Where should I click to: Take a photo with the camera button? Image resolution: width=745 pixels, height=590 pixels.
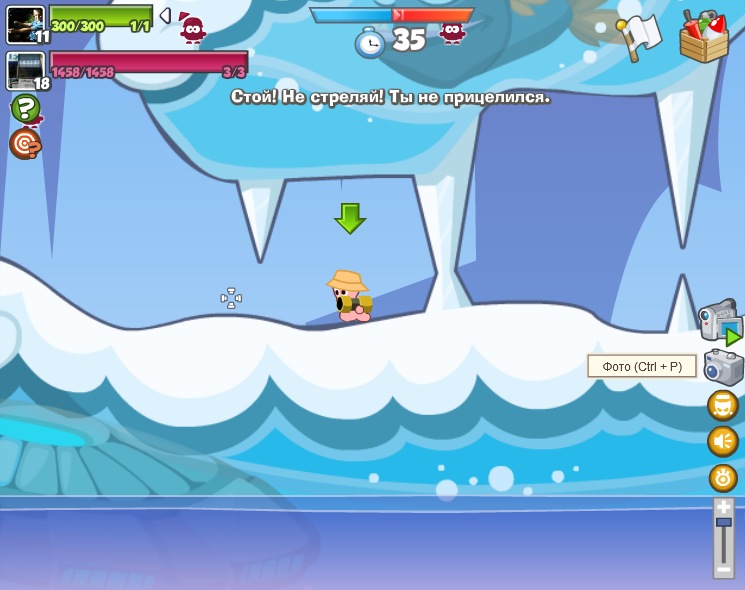(x=723, y=367)
